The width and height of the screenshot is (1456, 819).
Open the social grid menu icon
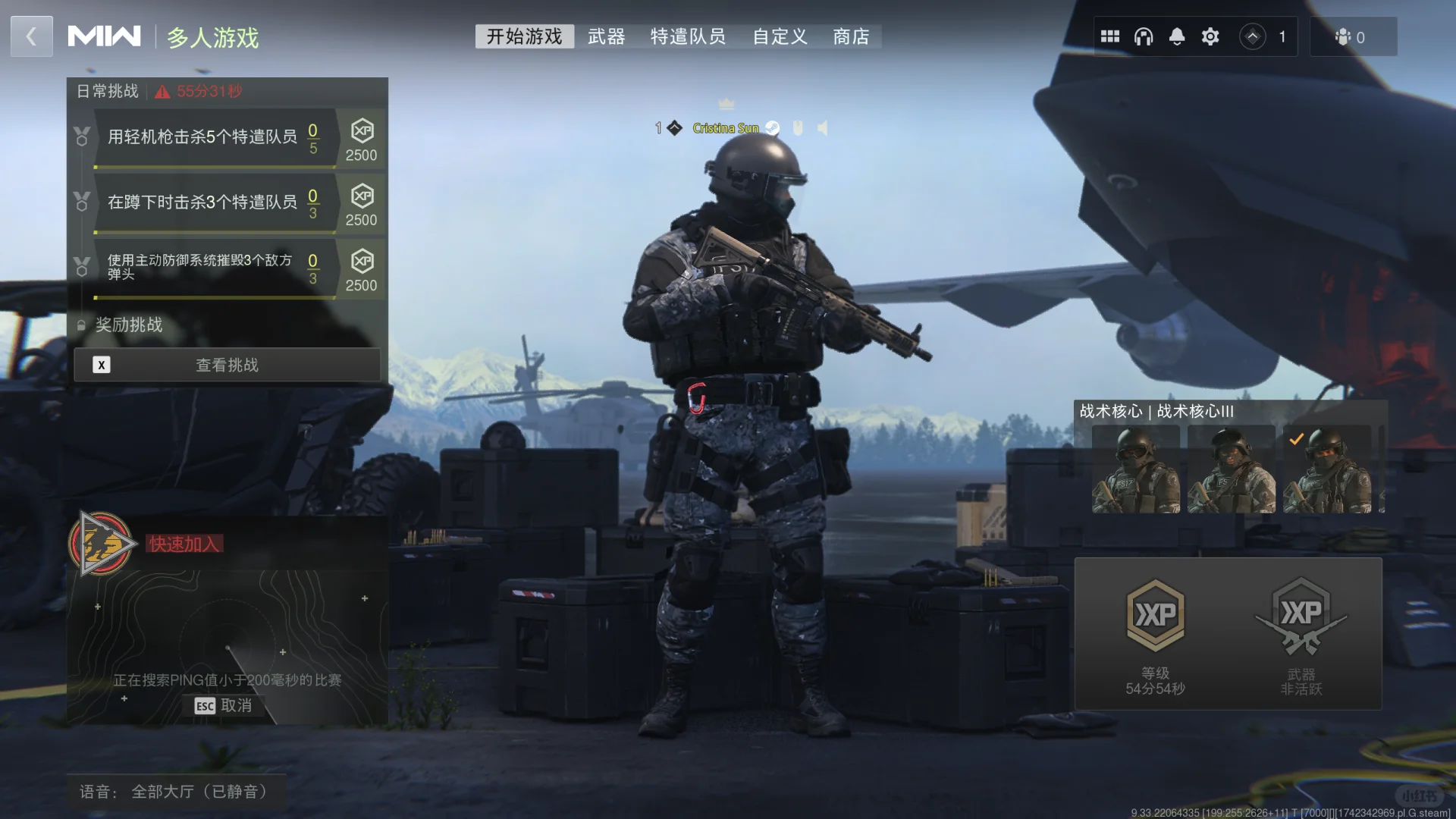[x=1110, y=36]
